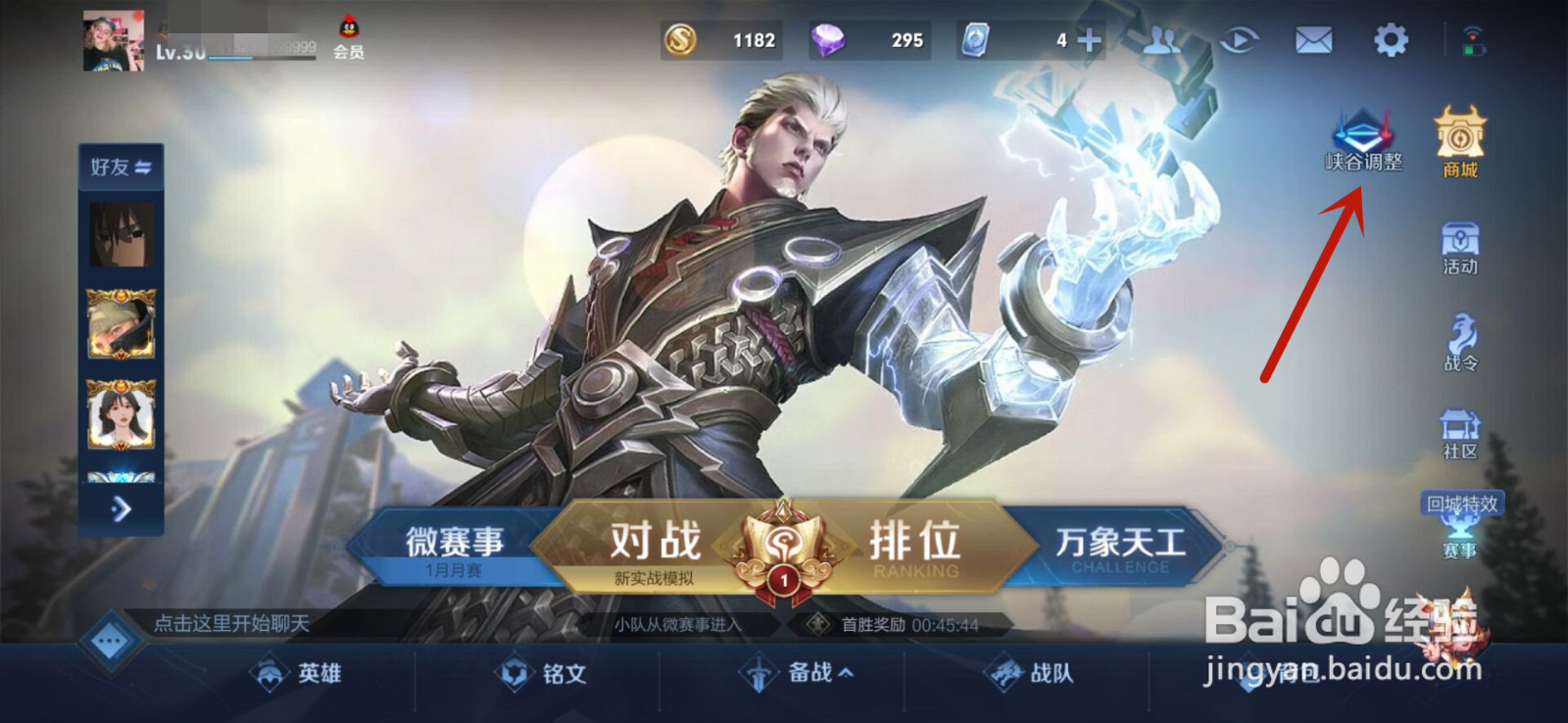Image resolution: width=1568 pixels, height=723 pixels.
Task: Click the plus button beside the card currency
Action: [x=1088, y=40]
